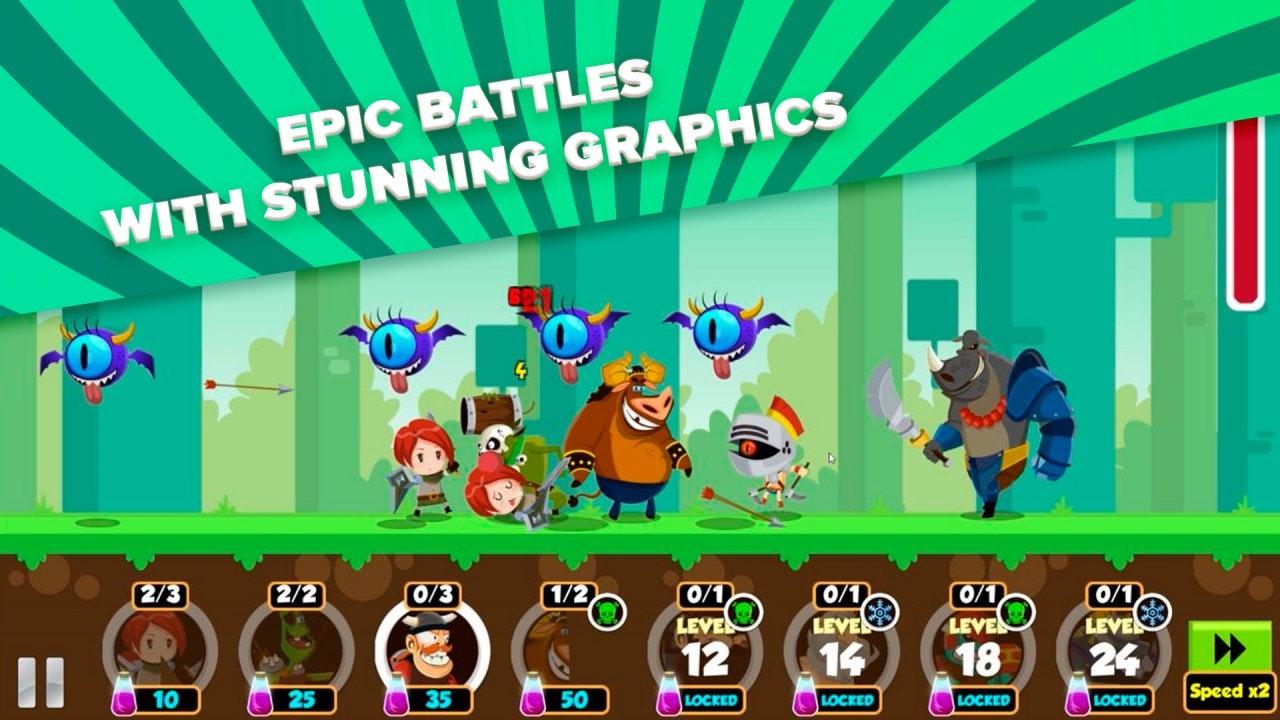Summon the red-haired warrior costing 10 mana
The width and height of the screenshot is (1280, 720).
click(155, 645)
